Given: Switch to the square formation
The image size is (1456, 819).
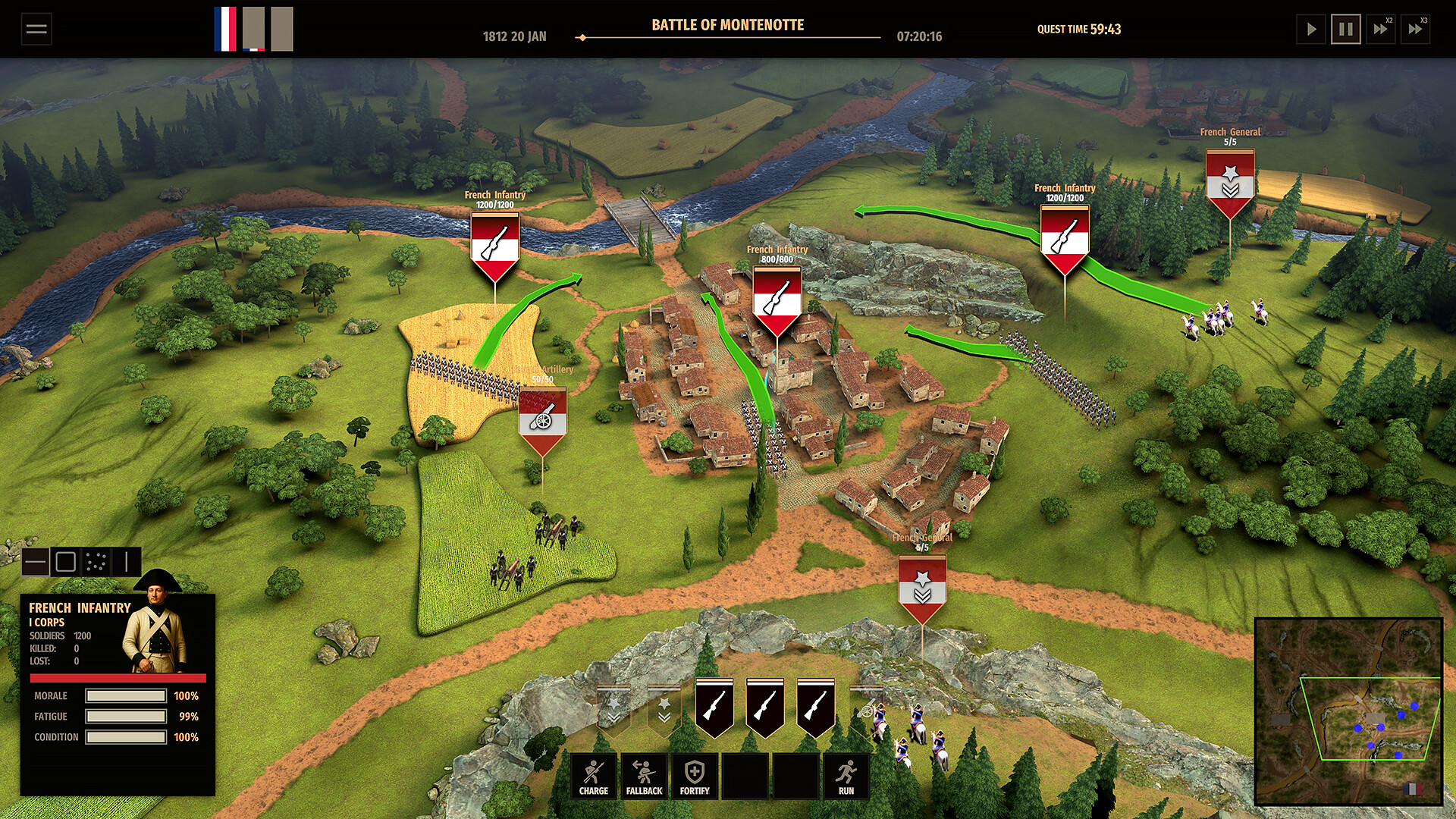Looking at the screenshot, I should [x=67, y=563].
